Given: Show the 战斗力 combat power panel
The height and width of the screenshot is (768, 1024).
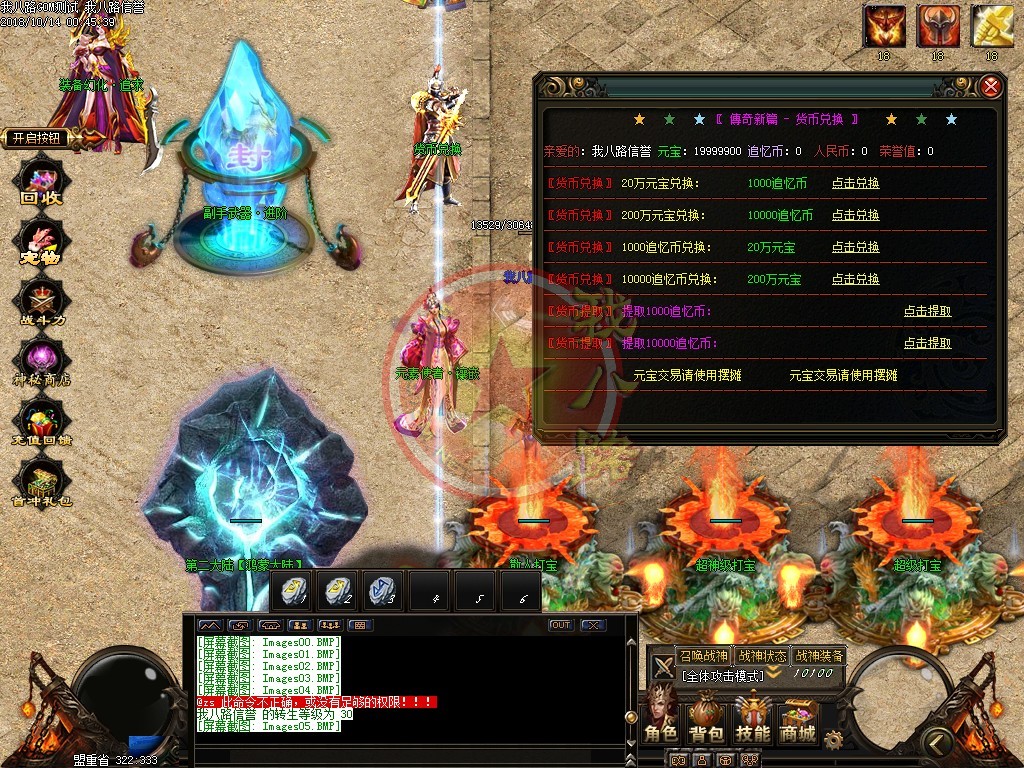Looking at the screenshot, I should point(42,303).
